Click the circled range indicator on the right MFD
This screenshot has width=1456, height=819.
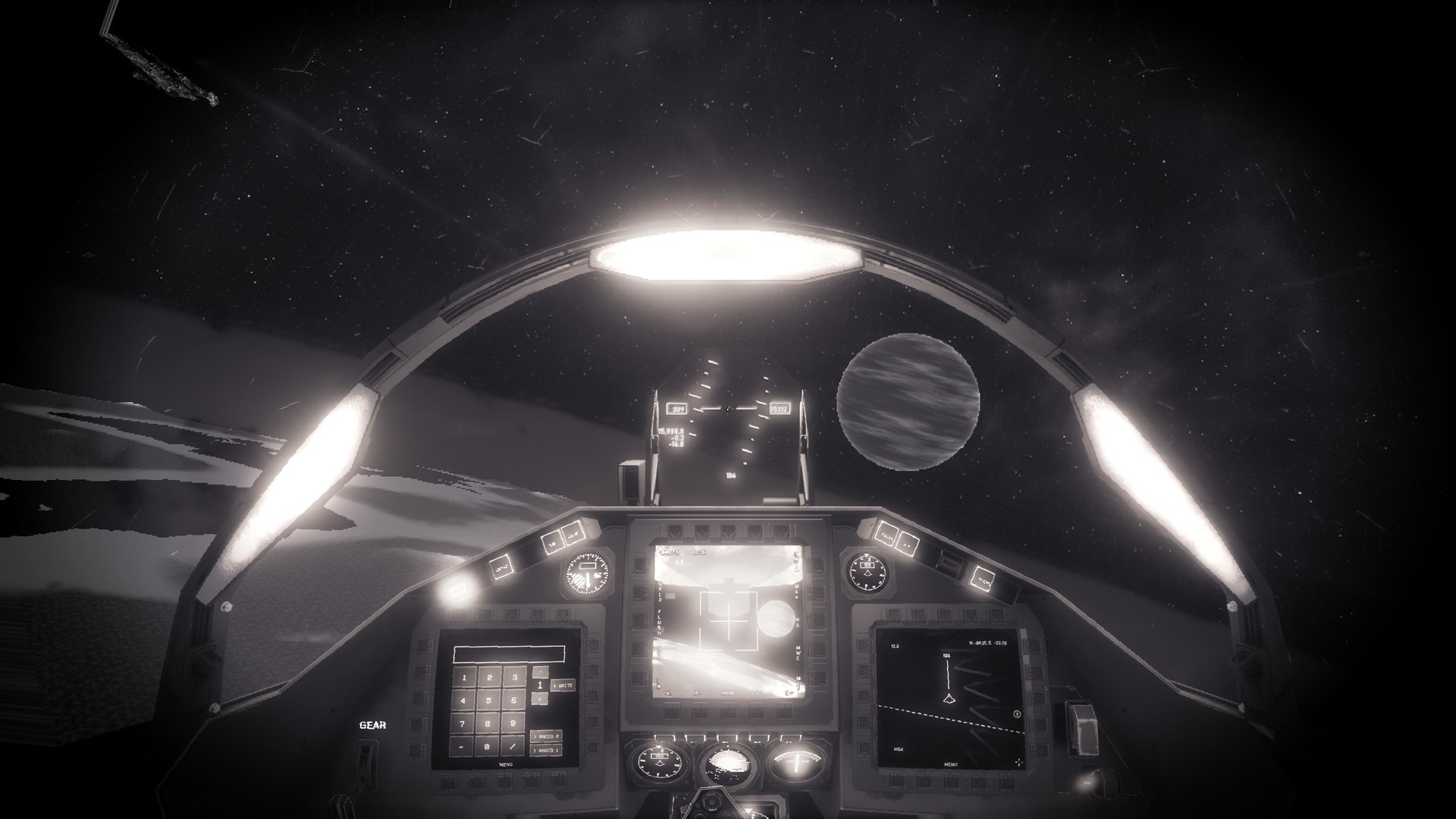pos(1017,714)
